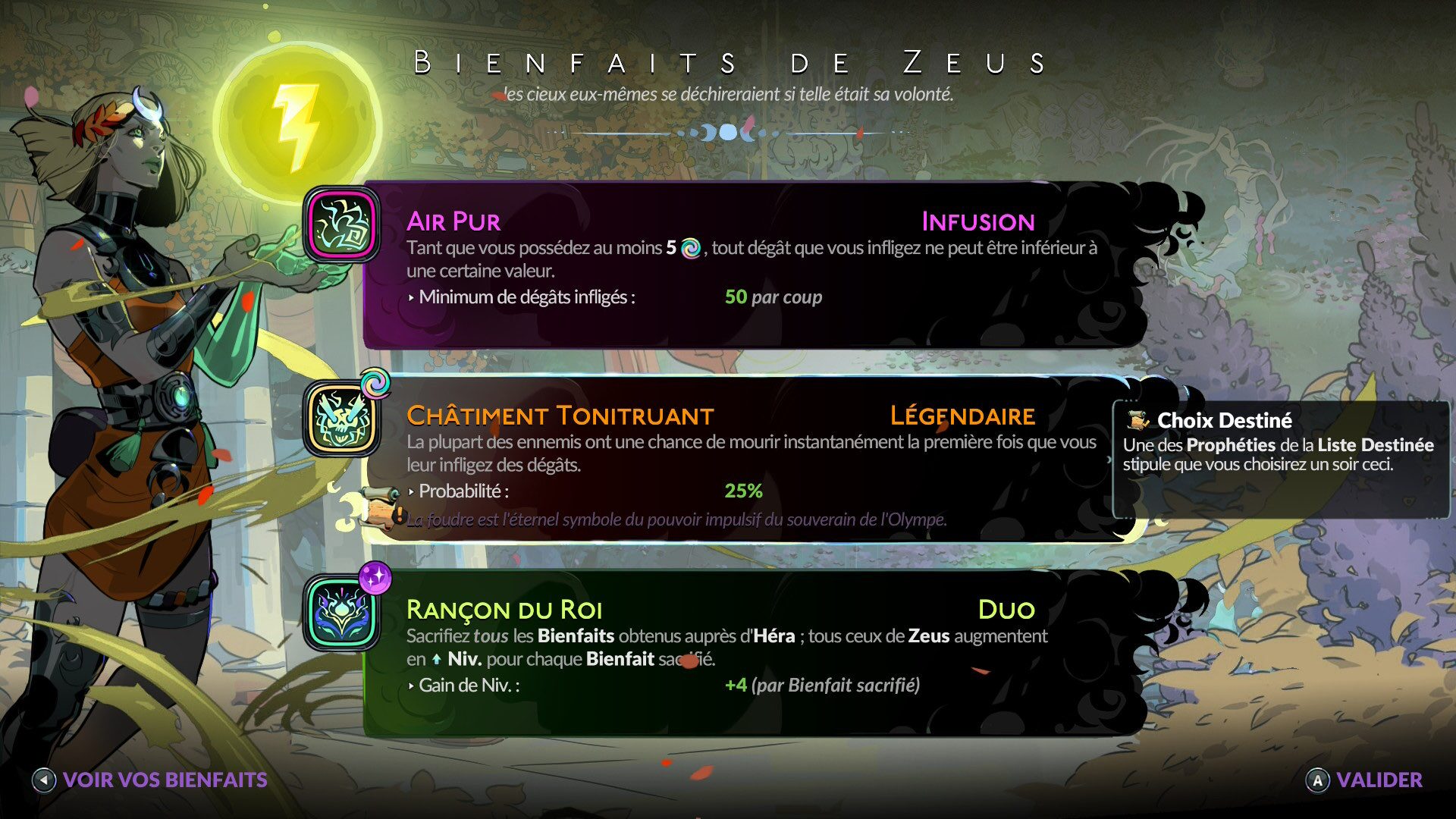Click the Châtiment Tonitruant skull icon
Viewport: 1456px width, 819px height.
pos(343,419)
